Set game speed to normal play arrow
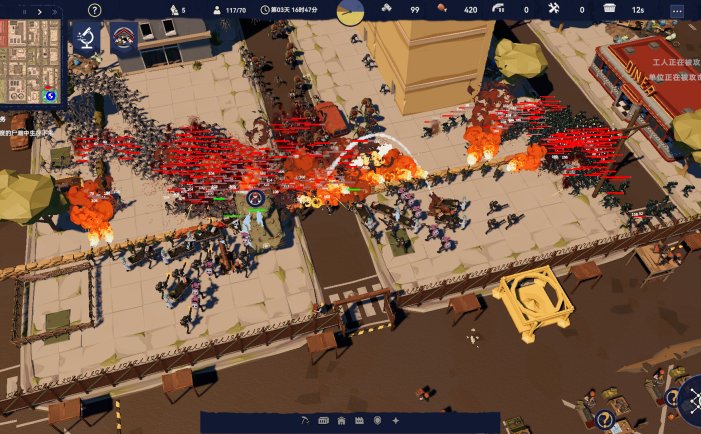The image size is (701, 434). (39, 10)
